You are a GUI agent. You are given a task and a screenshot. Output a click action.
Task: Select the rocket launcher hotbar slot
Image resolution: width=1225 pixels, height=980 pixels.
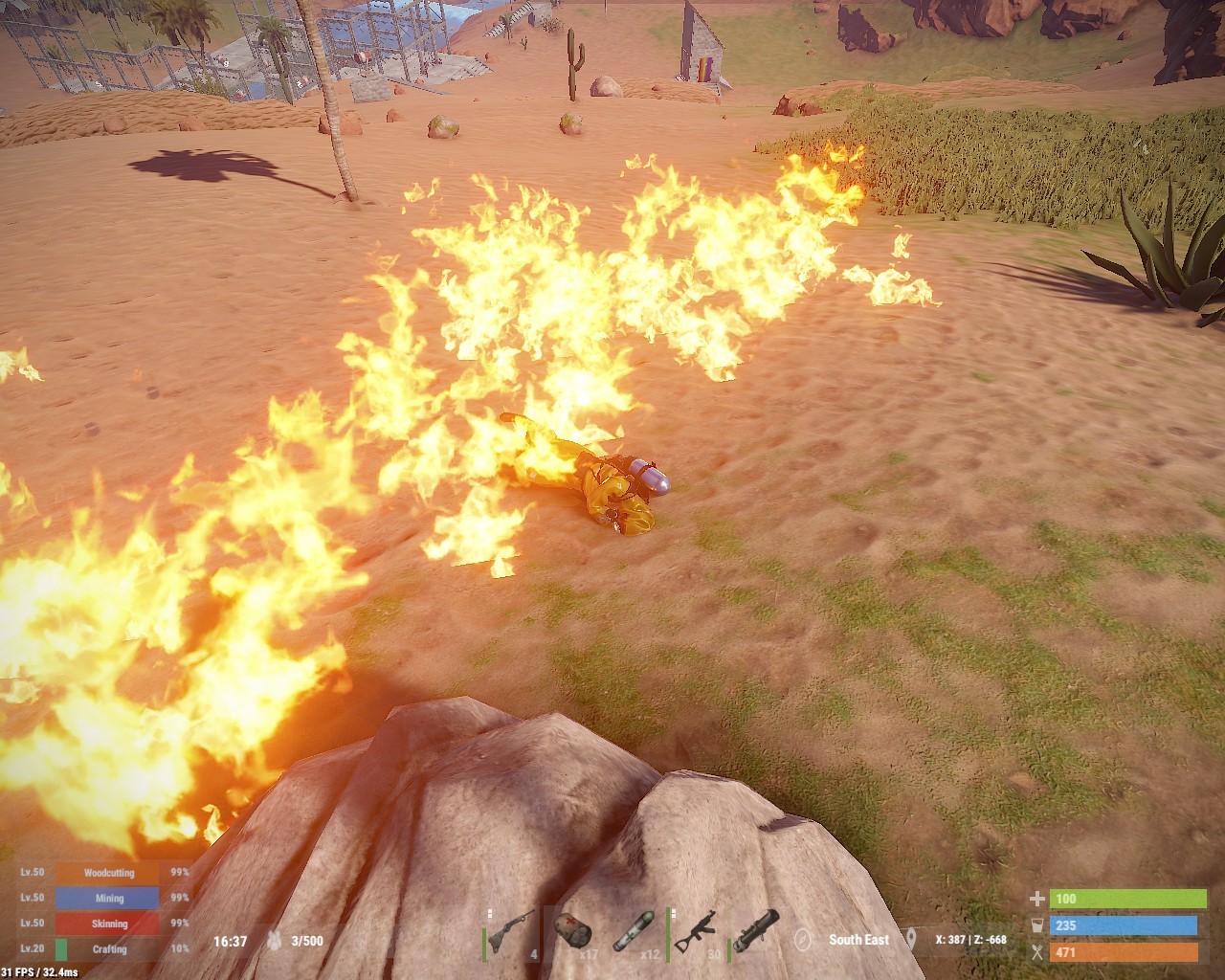pos(756,933)
